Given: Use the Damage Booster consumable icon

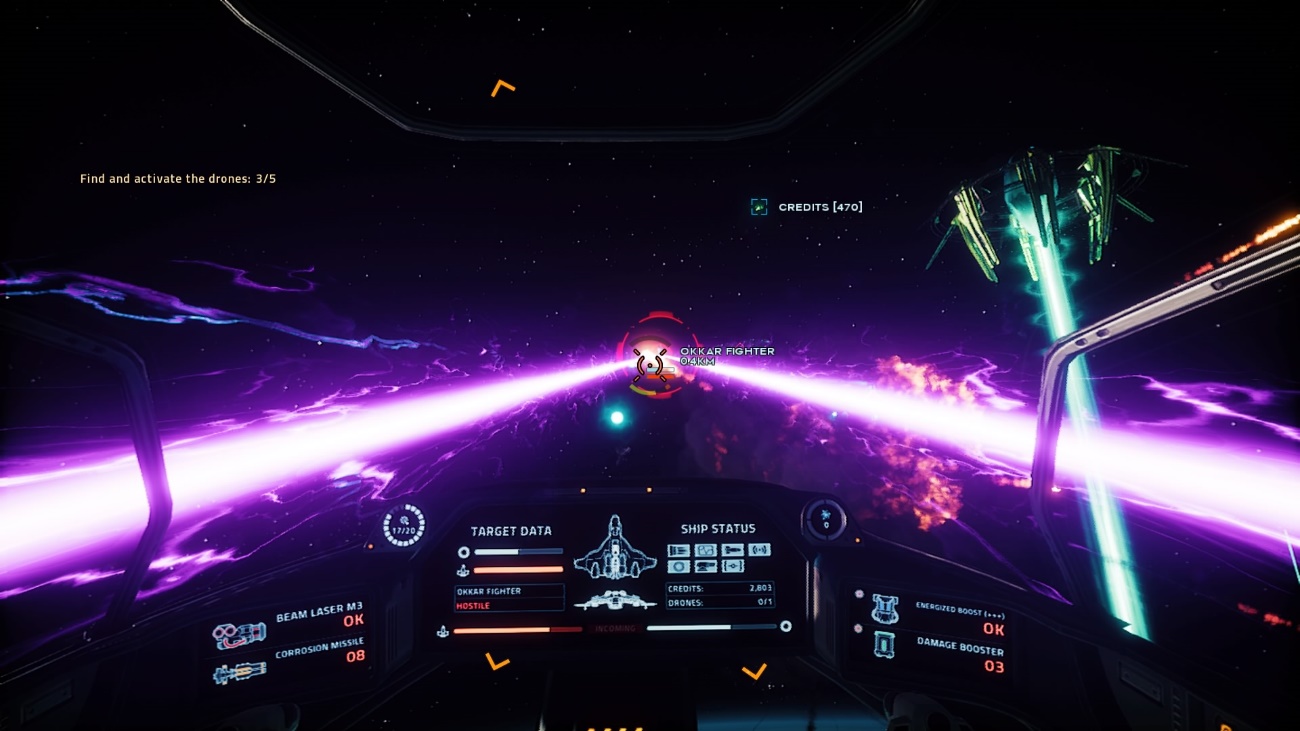Looking at the screenshot, I should [x=885, y=644].
